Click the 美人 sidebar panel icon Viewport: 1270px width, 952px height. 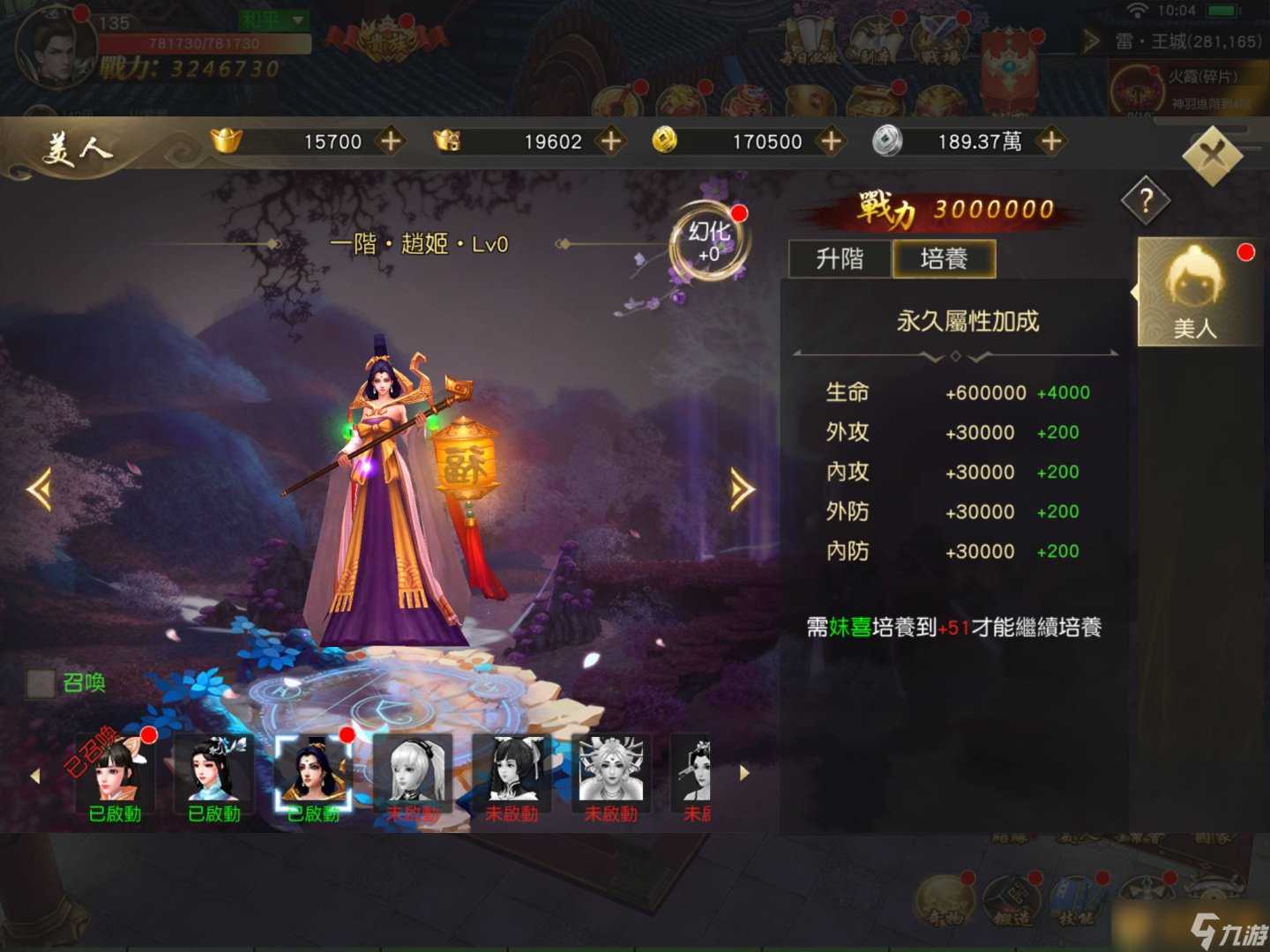(1198, 291)
